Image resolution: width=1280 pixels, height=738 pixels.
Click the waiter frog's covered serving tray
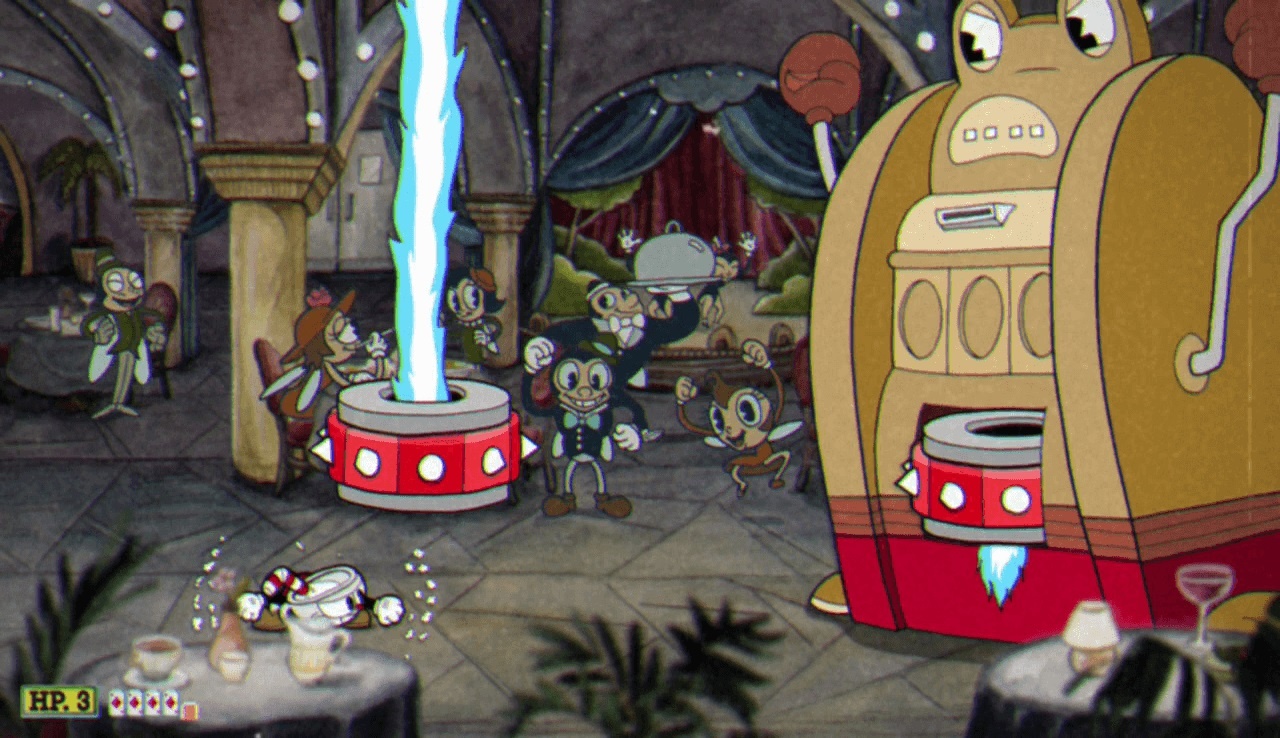point(677,255)
